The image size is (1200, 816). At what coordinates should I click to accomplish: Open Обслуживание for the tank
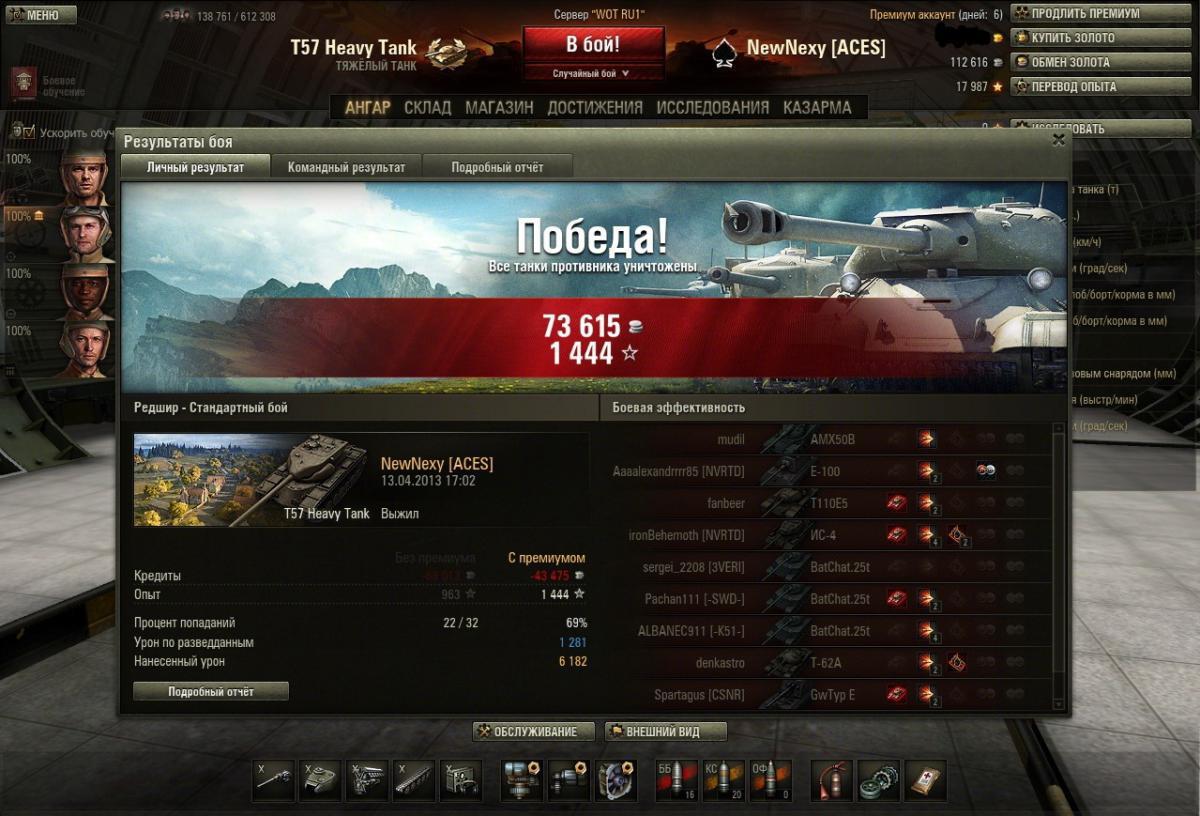pyautogui.click(x=534, y=732)
